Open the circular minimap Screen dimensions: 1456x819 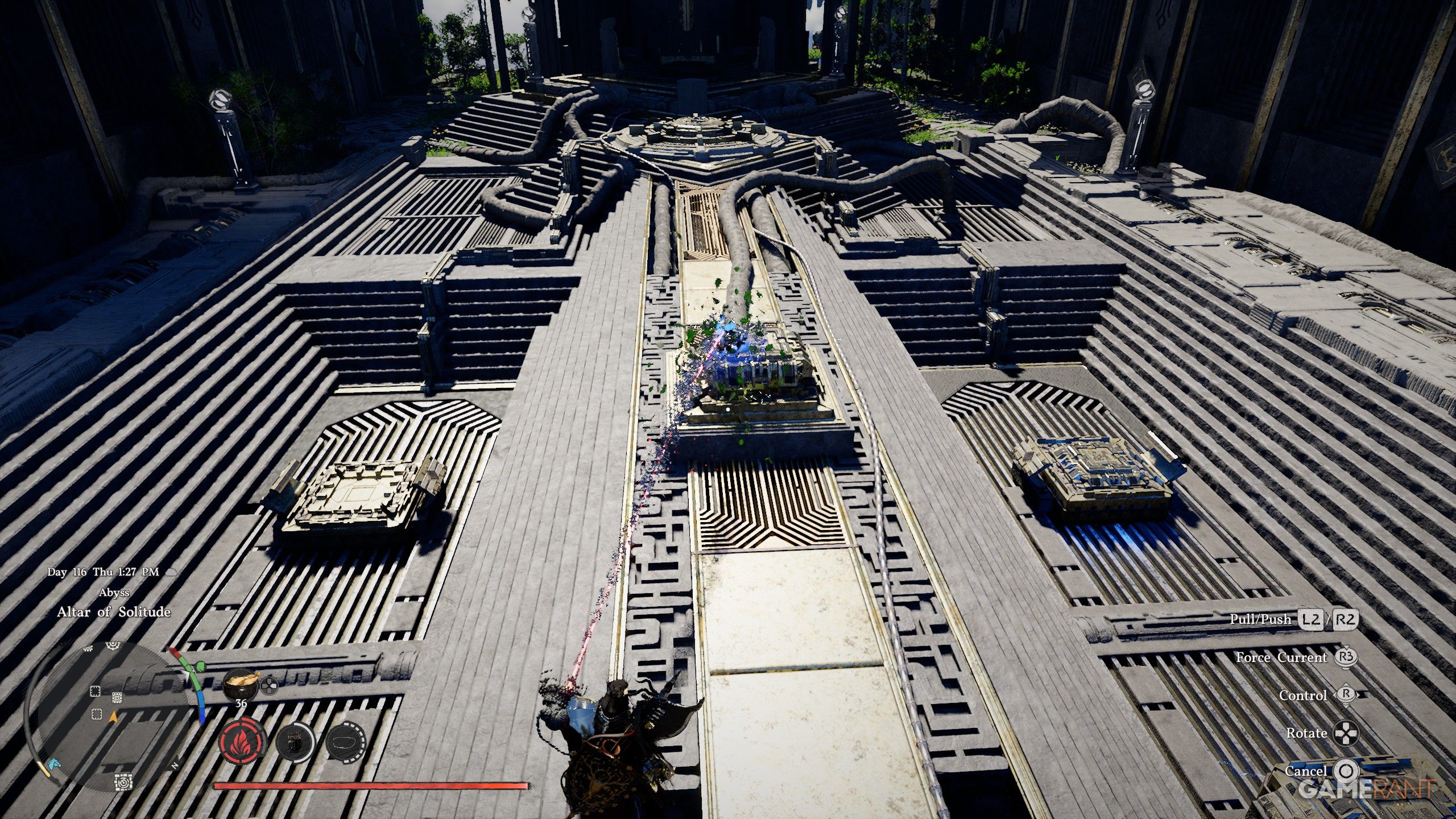[x=108, y=717]
